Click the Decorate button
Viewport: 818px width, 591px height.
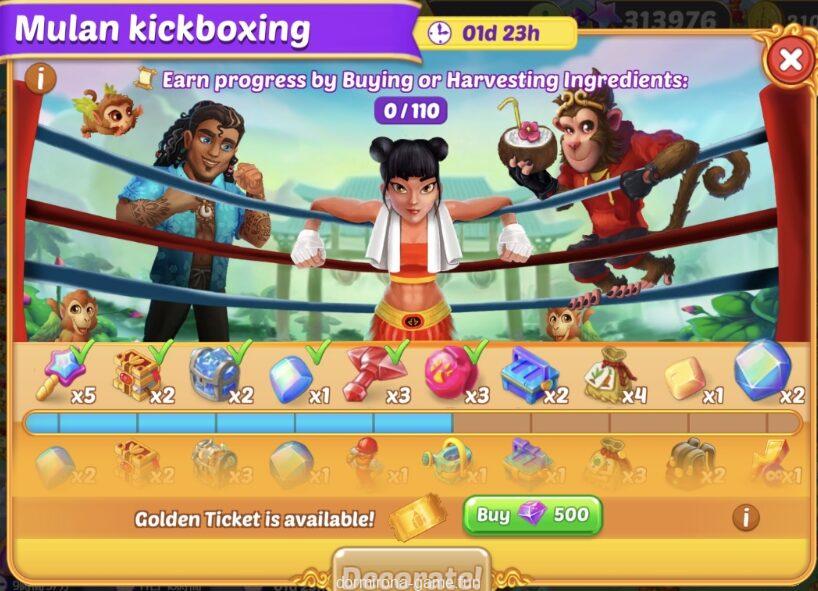pos(411,572)
